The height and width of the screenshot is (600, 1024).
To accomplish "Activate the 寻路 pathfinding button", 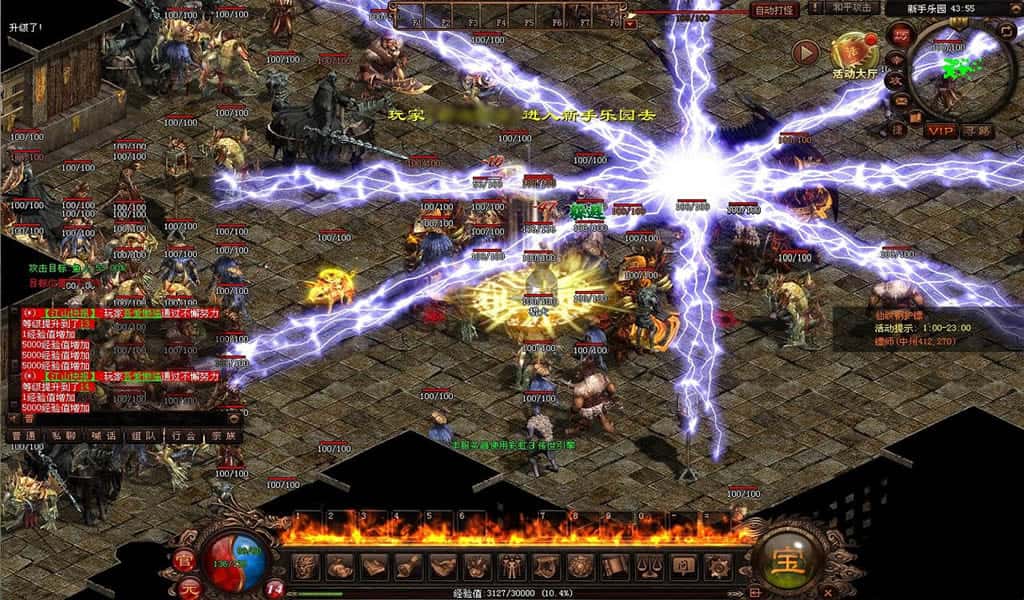I will click(x=977, y=130).
